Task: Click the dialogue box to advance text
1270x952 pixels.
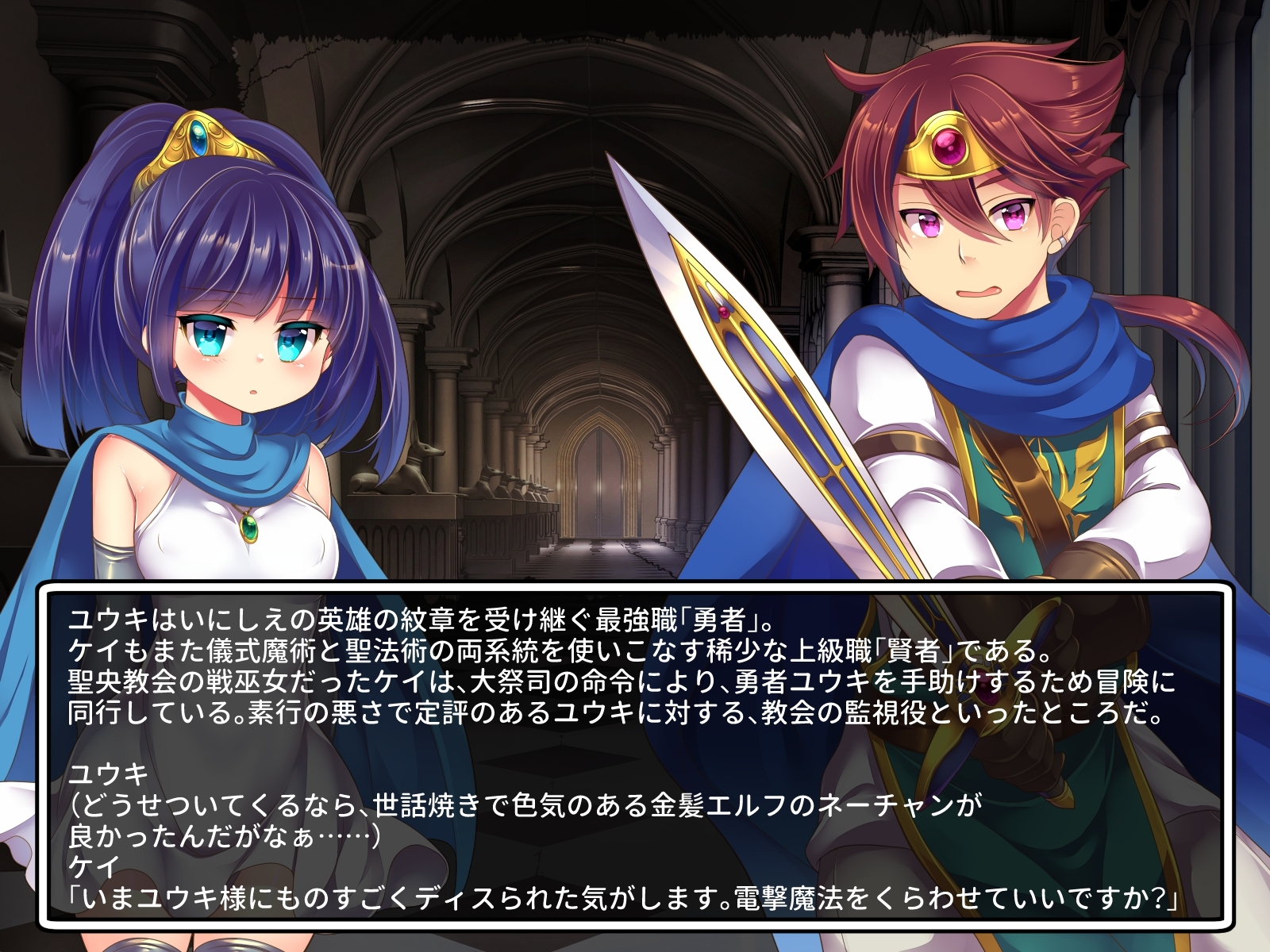Action: coord(635,754)
